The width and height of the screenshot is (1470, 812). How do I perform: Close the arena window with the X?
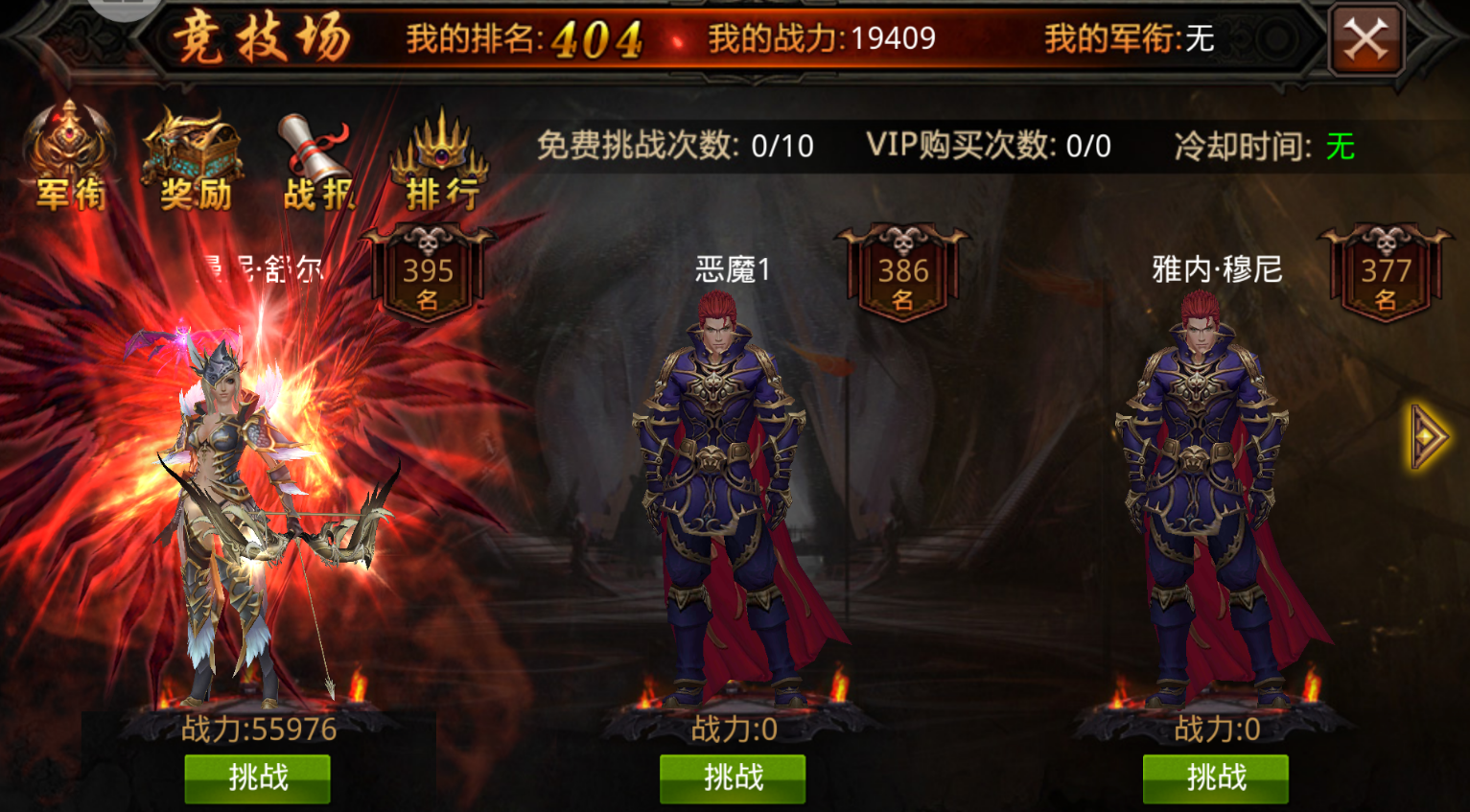point(1368,39)
